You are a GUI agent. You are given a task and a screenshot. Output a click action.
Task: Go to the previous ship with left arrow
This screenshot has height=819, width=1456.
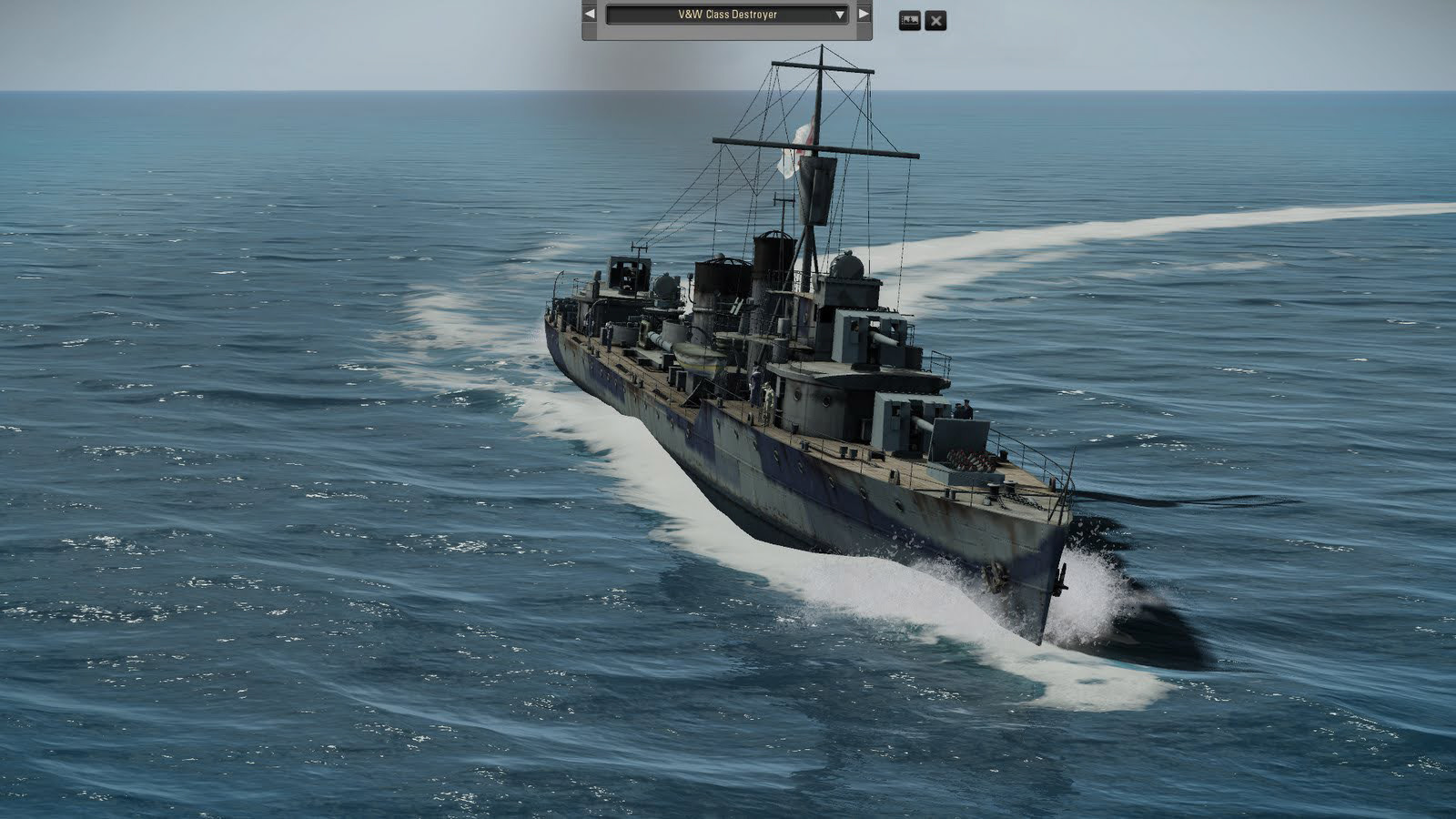[x=590, y=15]
